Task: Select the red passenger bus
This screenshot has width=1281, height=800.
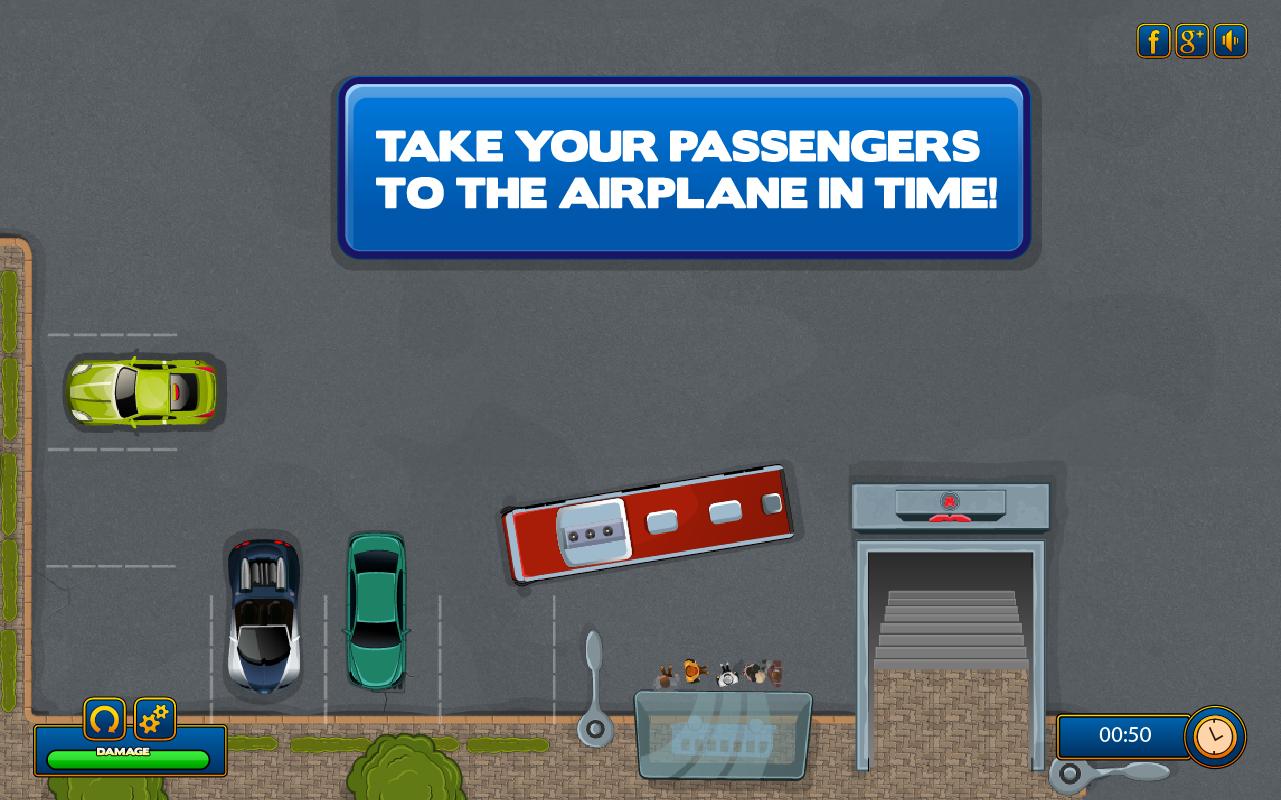Action: (648, 522)
